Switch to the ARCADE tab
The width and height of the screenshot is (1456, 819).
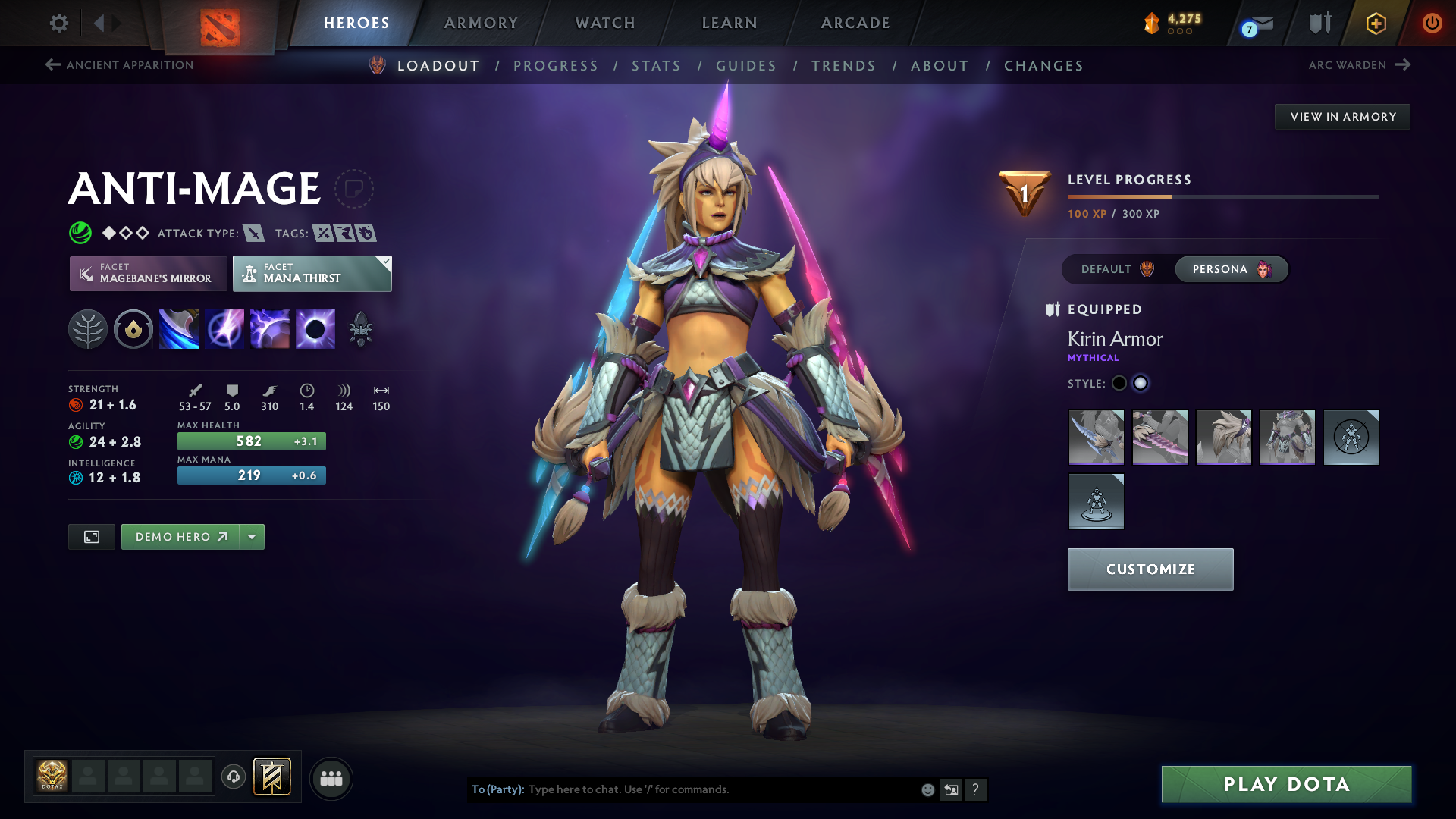pos(855,23)
